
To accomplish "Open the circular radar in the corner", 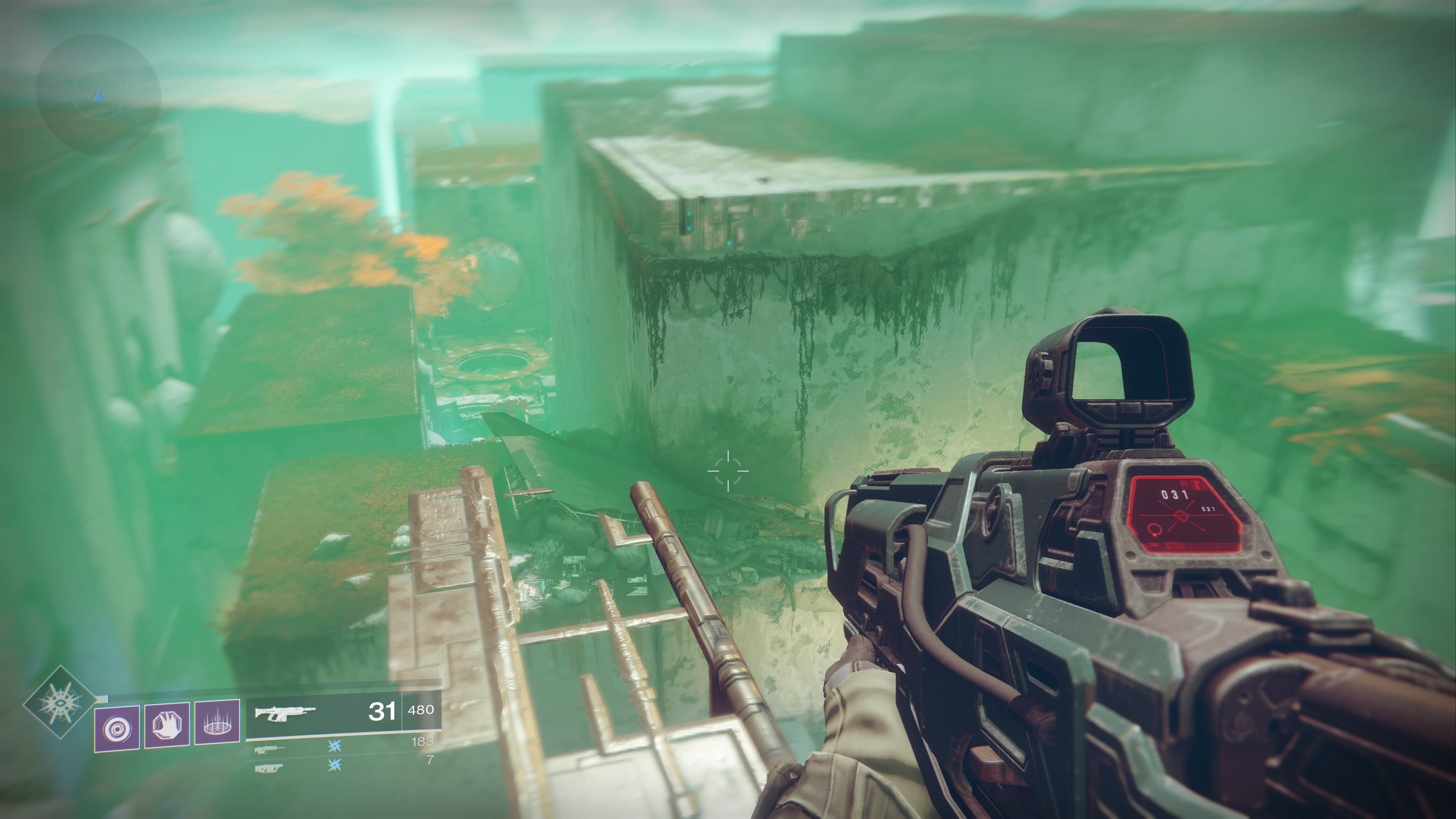I will [99, 95].
